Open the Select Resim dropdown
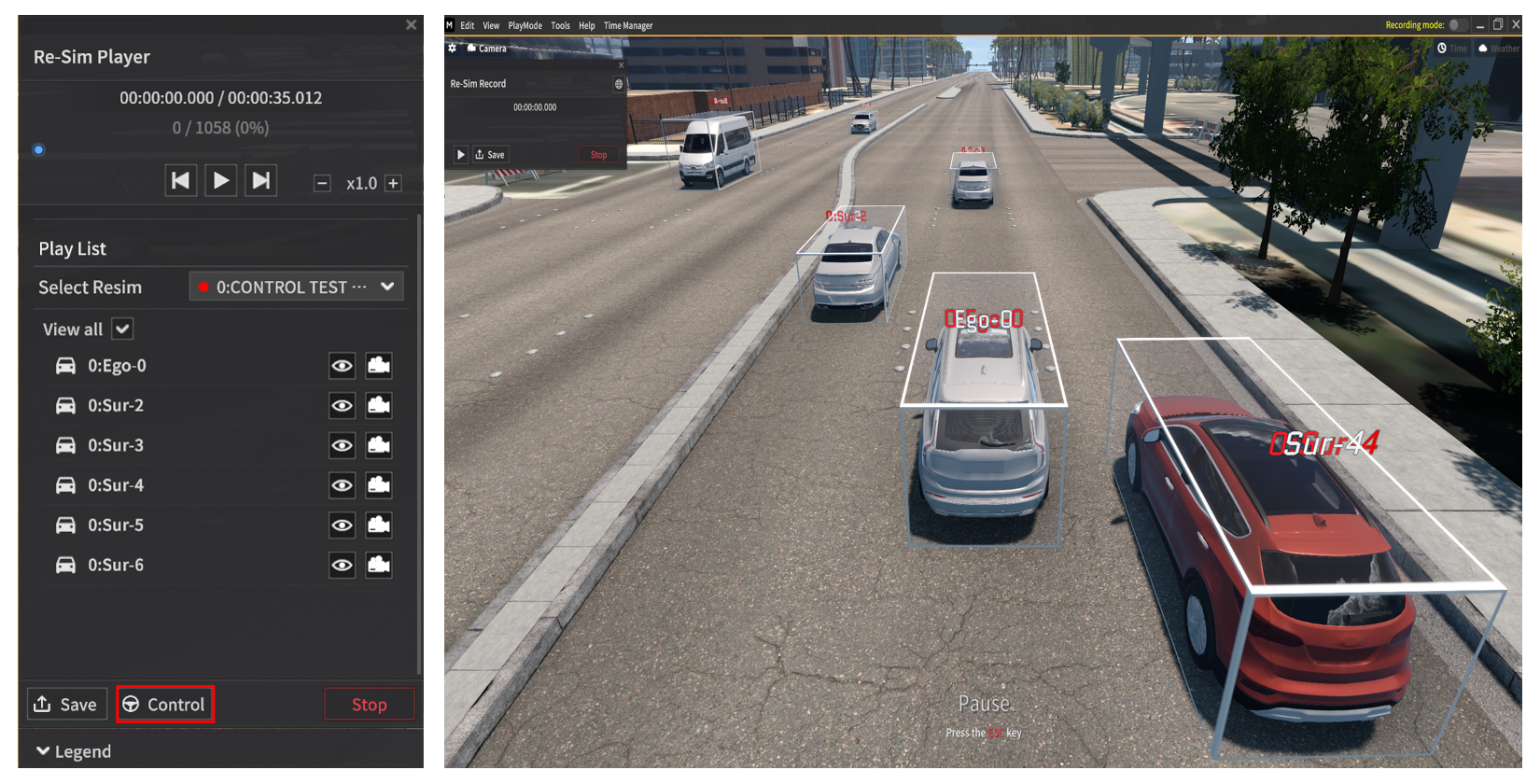 [x=297, y=287]
